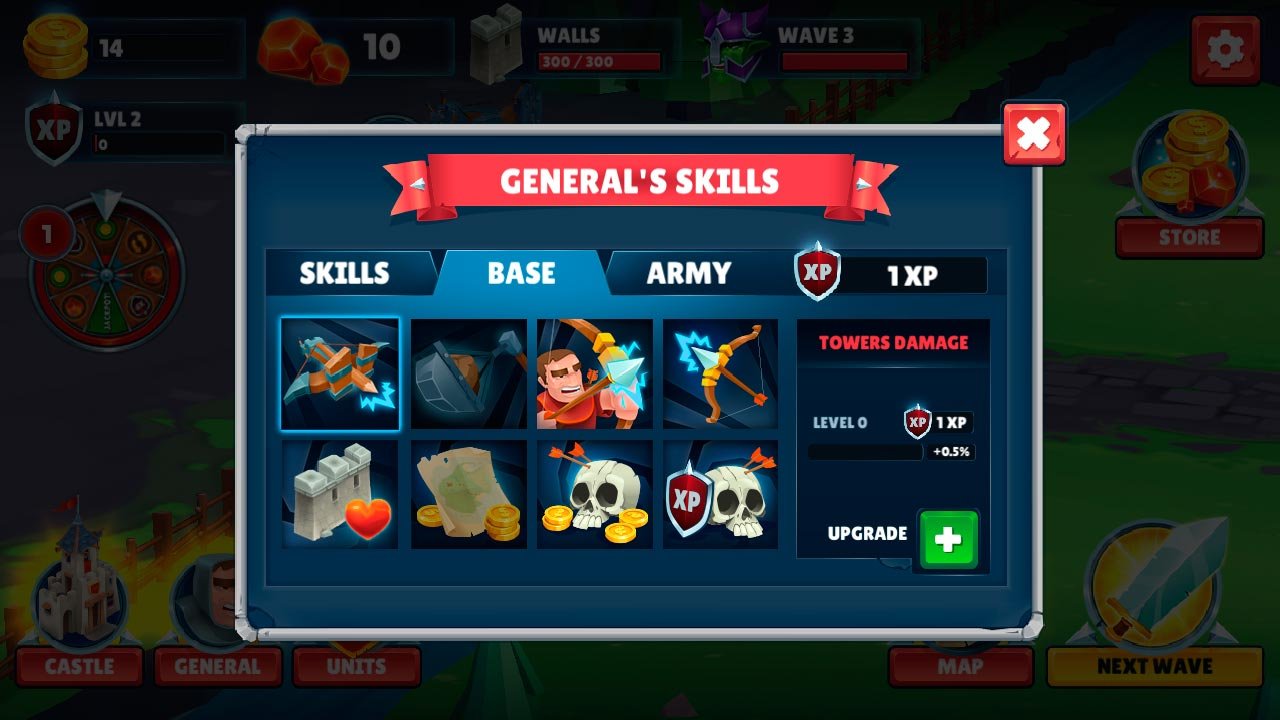Image resolution: width=1280 pixels, height=720 pixels.
Task: Select the castle wall heart skill
Action: click(340, 495)
